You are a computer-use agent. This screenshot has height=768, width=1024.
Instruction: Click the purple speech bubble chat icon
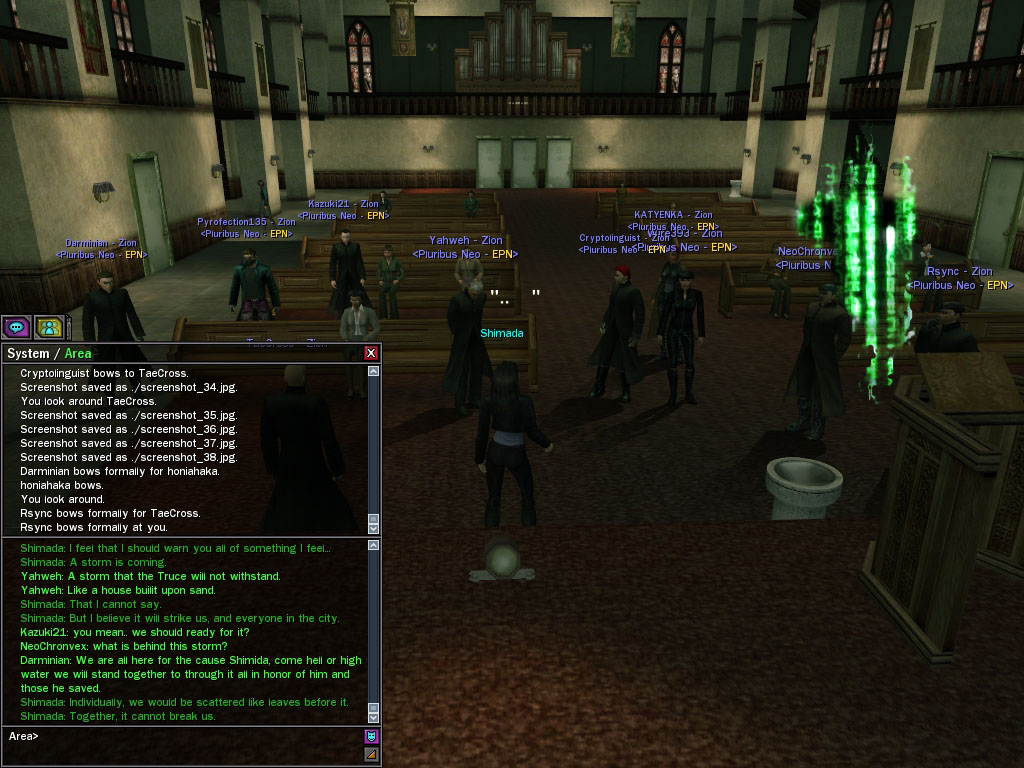[16, 327]
